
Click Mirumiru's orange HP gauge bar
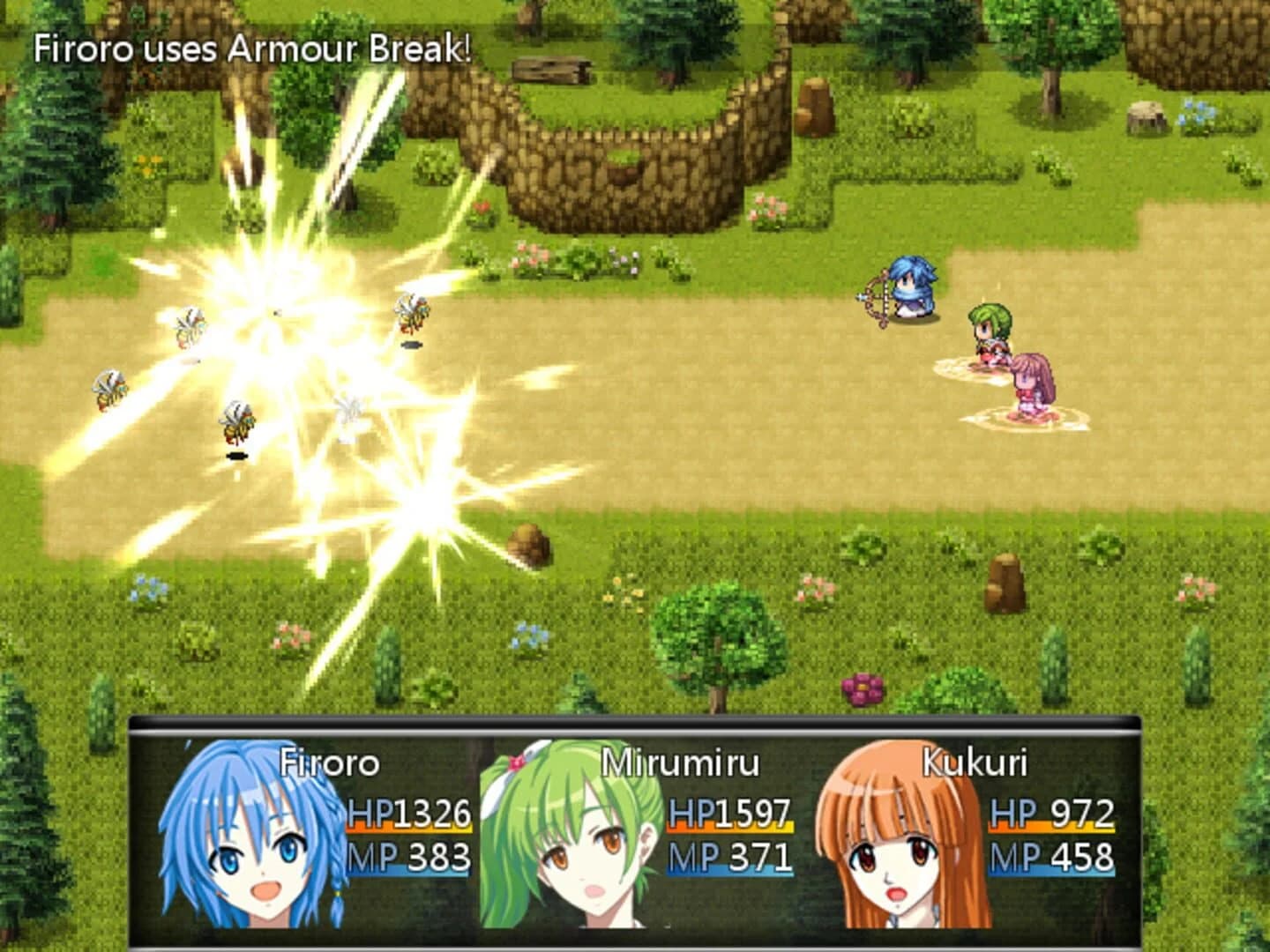[x=732, y=829]
